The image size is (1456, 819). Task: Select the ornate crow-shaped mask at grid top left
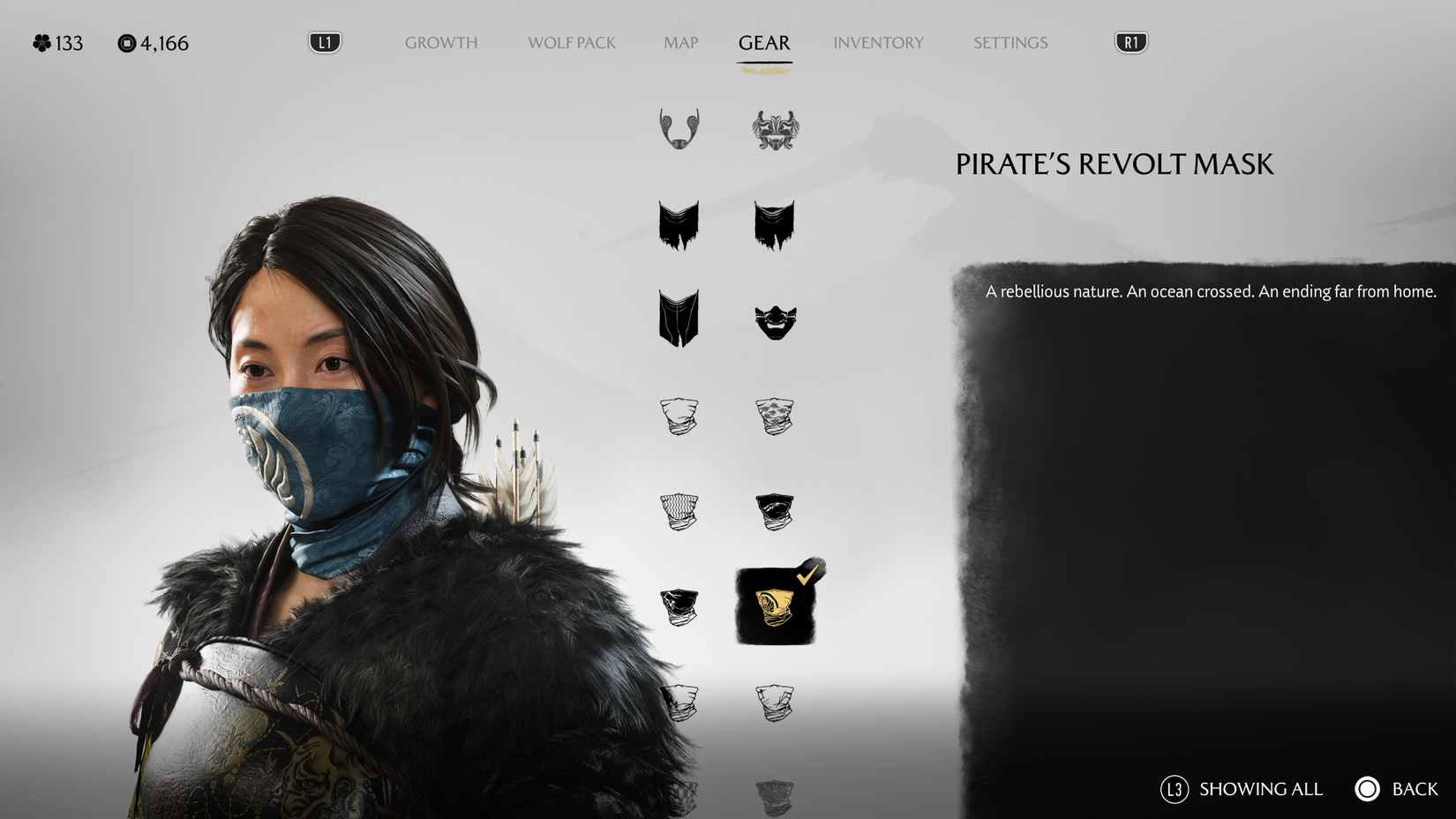[679, 129]
